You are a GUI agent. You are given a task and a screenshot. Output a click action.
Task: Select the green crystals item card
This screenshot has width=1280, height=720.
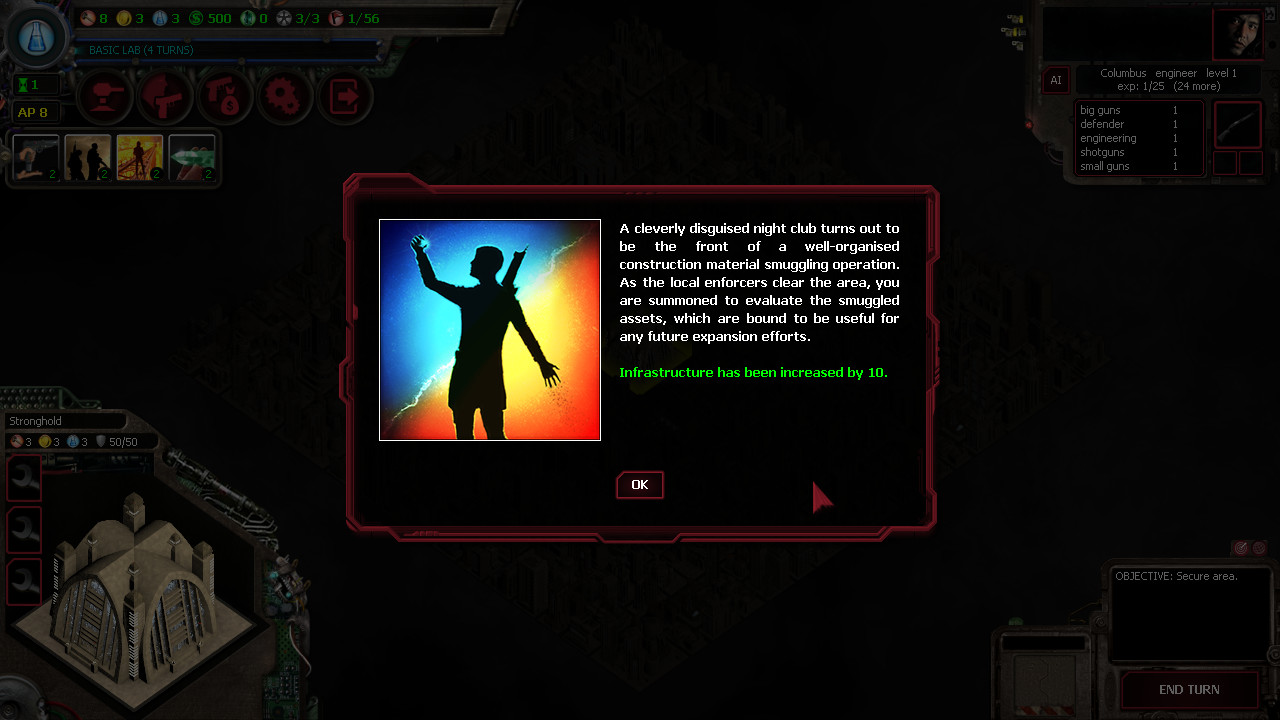pos(193,158)
